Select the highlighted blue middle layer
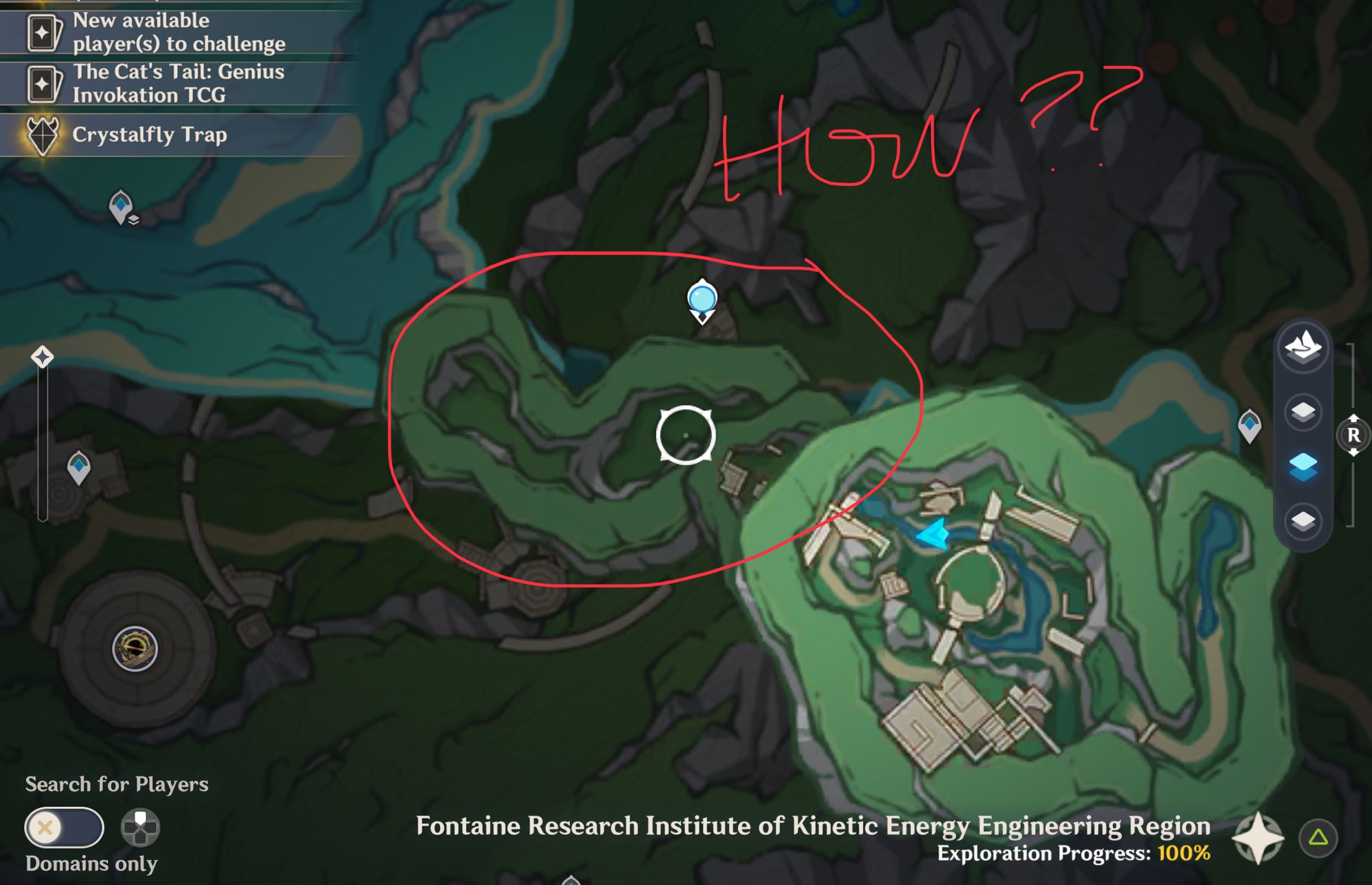The image size is (1372, 885). click(1301, 464)
